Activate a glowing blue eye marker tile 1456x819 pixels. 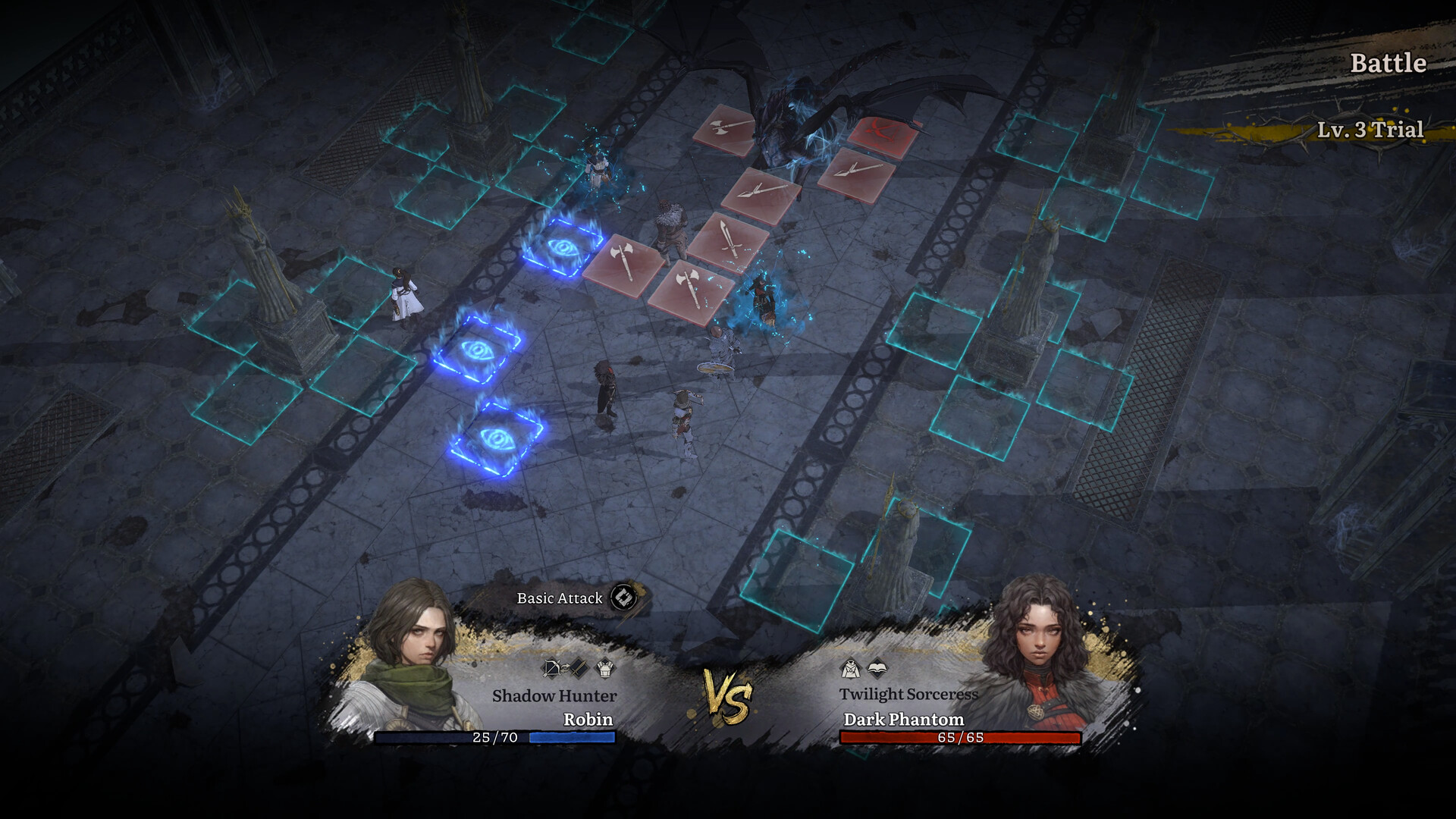(x=478, y=351)
